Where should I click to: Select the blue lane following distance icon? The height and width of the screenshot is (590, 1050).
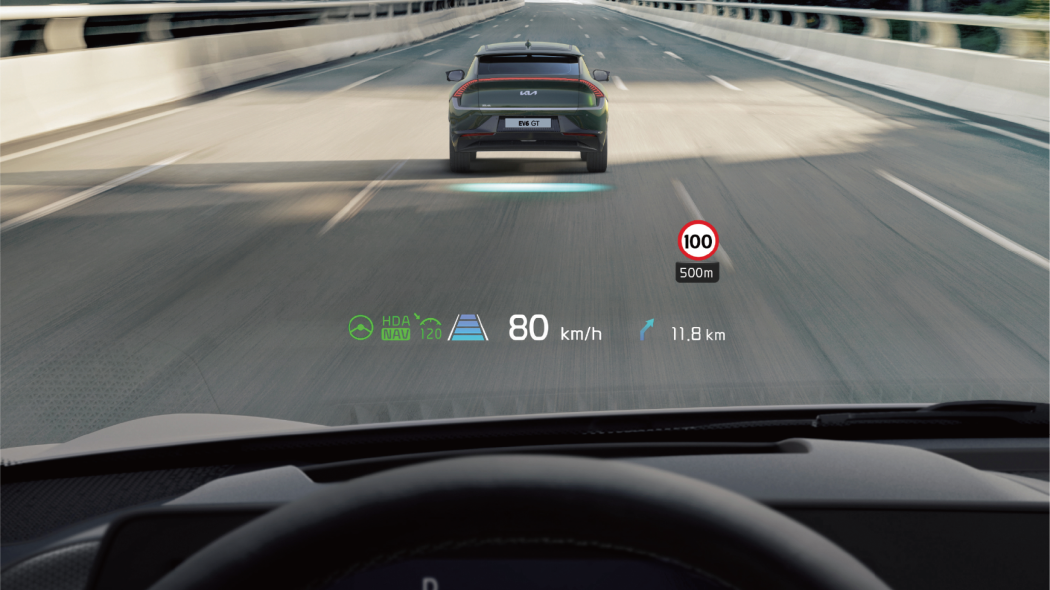click(468, 328)
